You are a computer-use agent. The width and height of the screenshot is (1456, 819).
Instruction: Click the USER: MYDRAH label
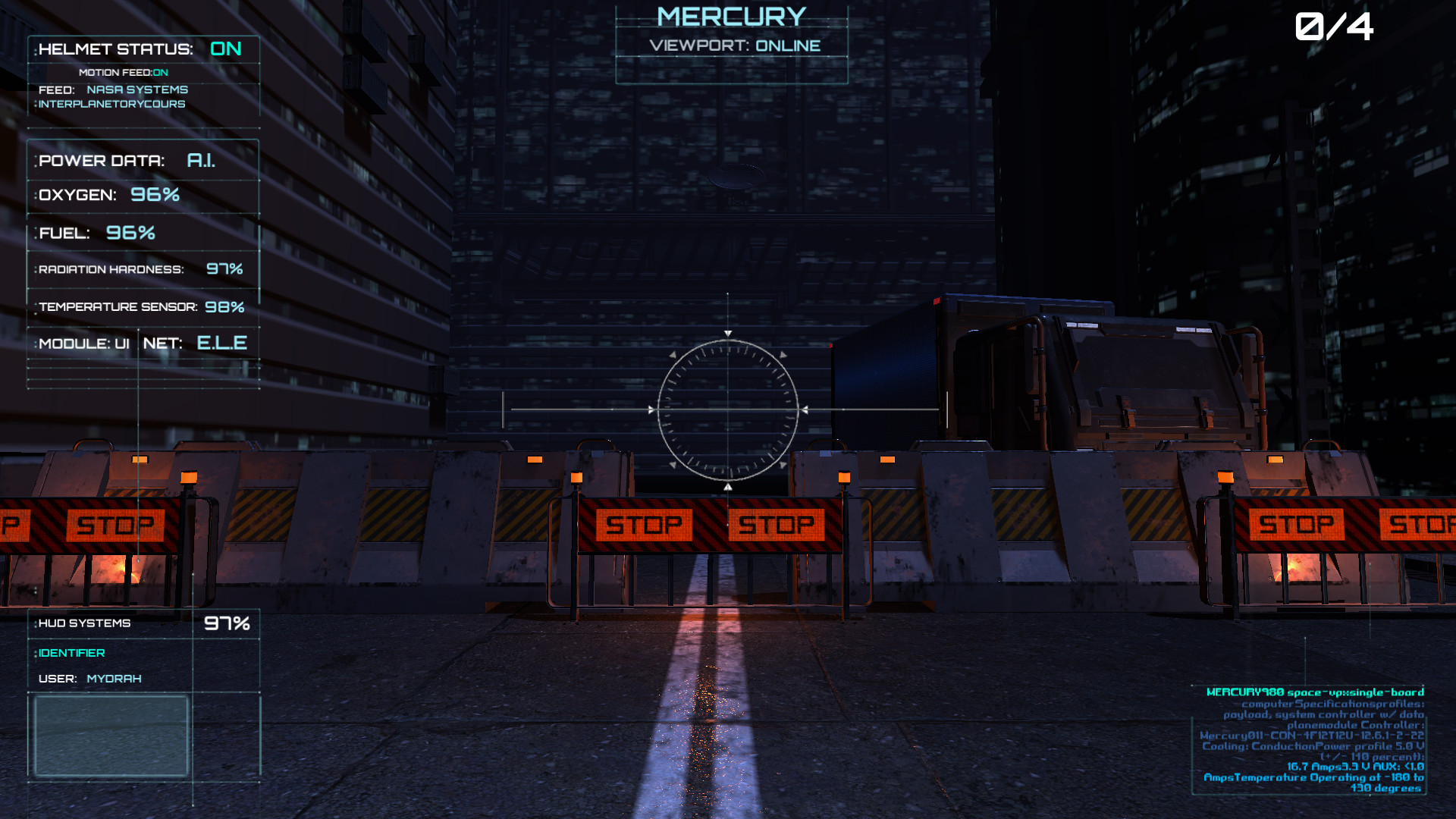91,678
